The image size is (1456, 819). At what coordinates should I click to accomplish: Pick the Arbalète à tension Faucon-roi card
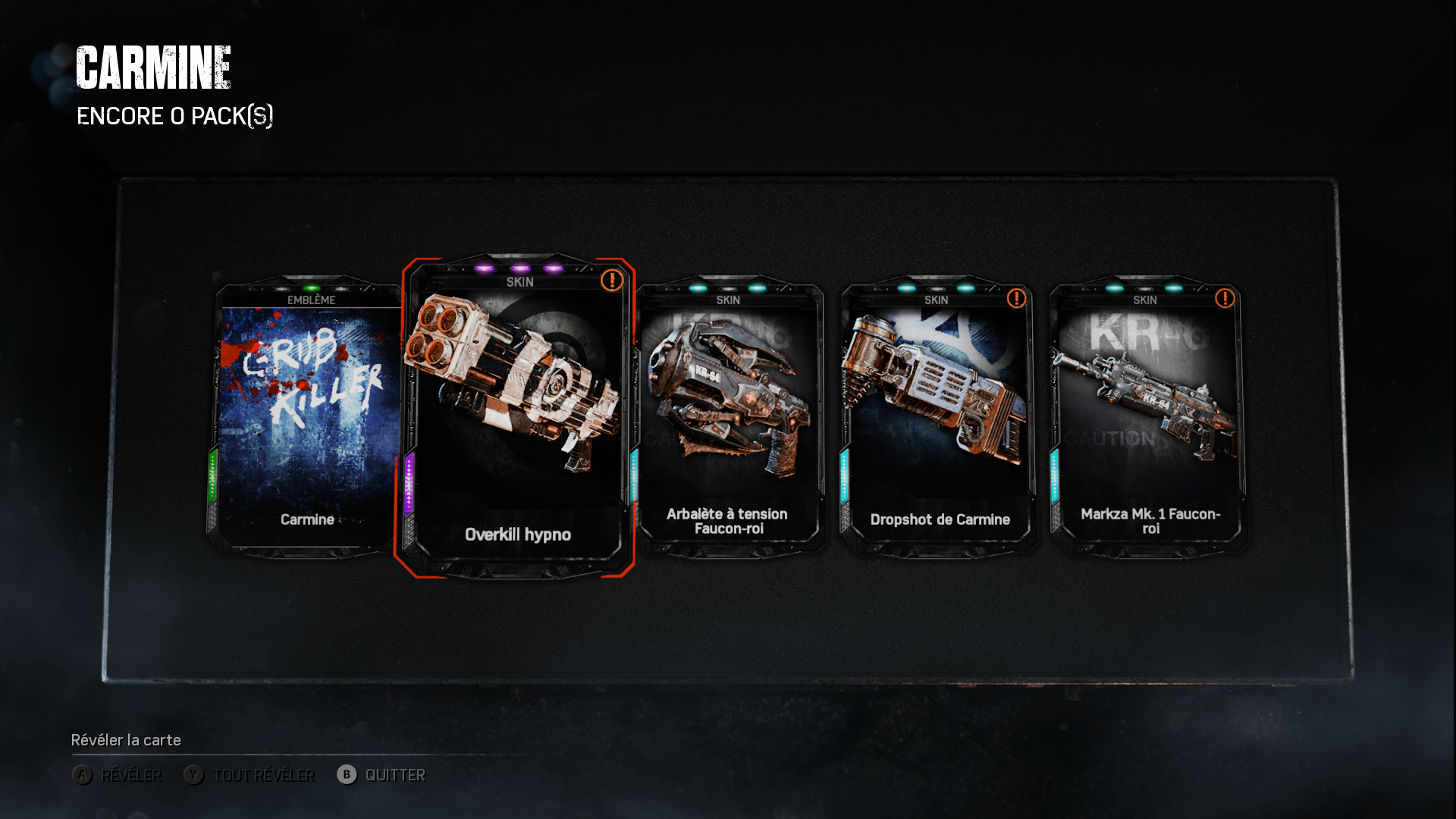[x=729, y=417]
